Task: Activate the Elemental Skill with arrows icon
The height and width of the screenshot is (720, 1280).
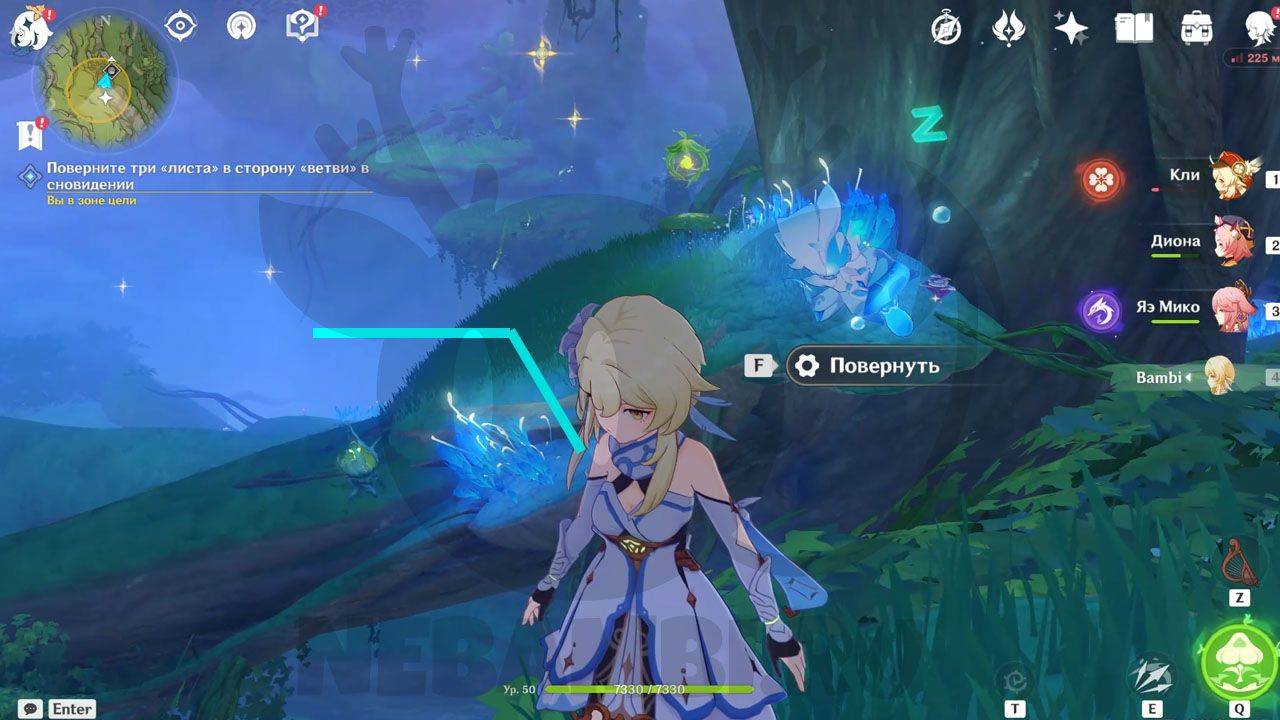Action: (x=1152, y=676)
